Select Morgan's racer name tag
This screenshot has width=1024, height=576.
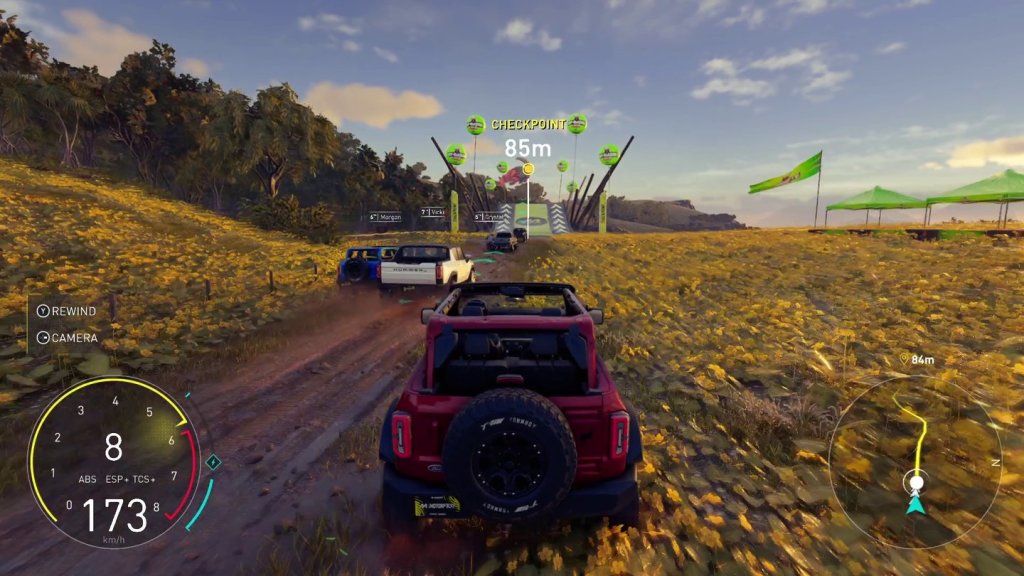385,216
